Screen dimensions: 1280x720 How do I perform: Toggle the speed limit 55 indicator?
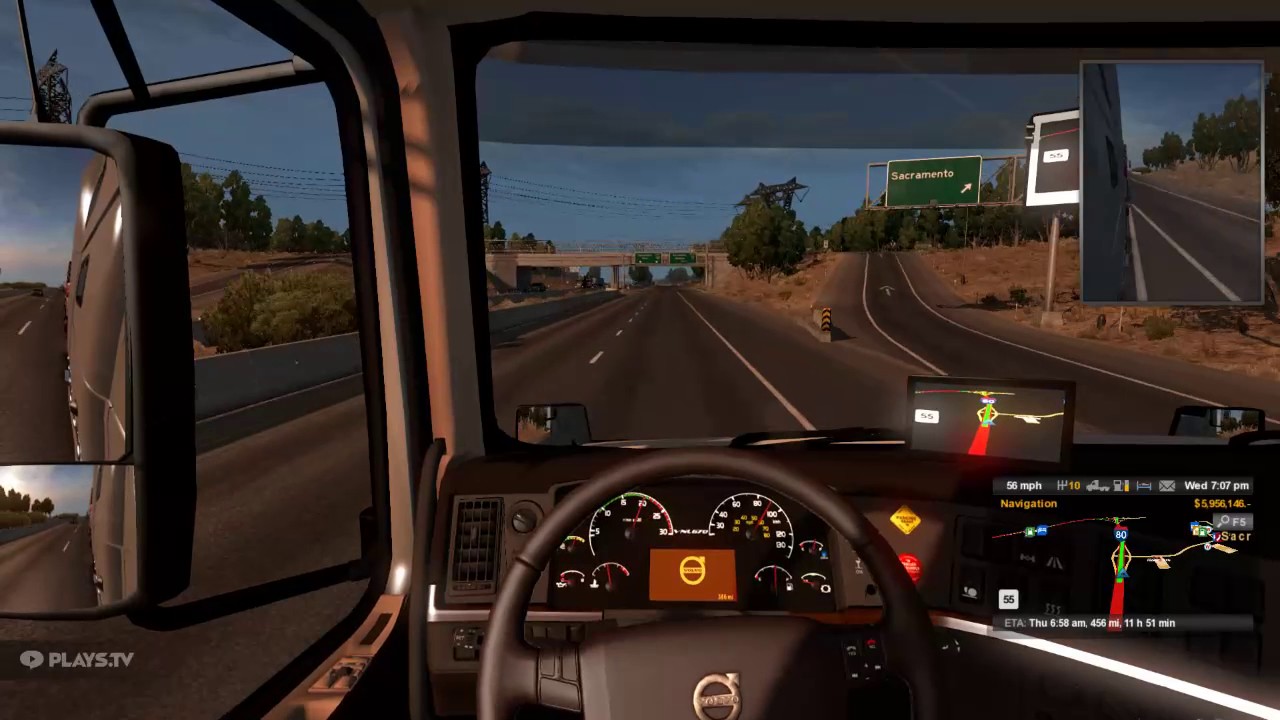pyautogui.click(x=1008, y=598)
